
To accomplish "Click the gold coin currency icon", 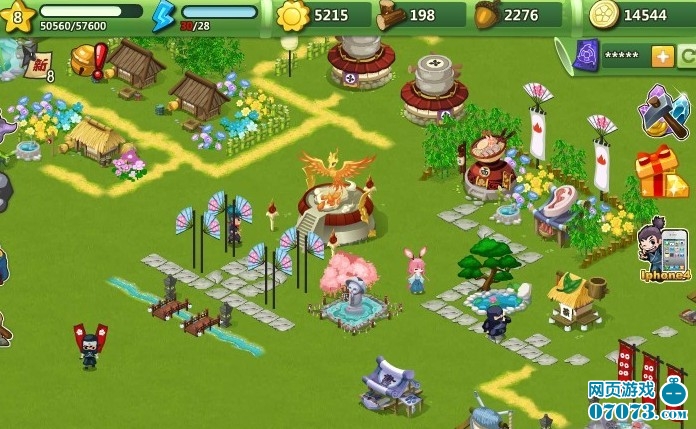I will pyautogui.click(x=601, y=15).
